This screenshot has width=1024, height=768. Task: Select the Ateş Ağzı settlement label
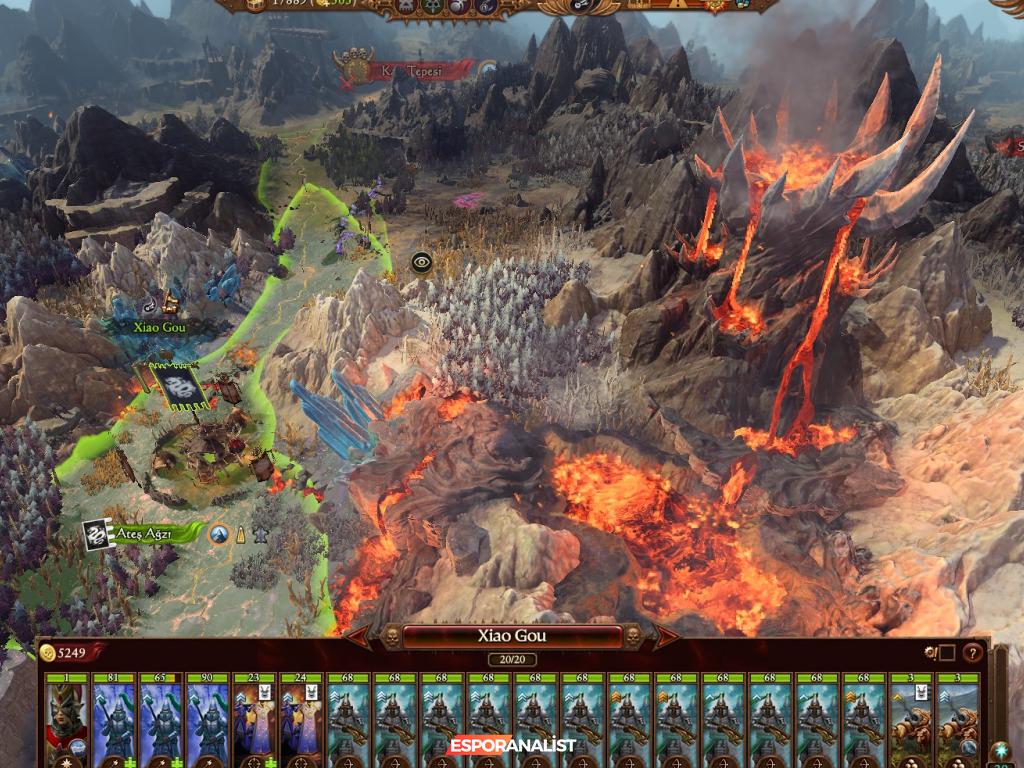pos(140,533)
